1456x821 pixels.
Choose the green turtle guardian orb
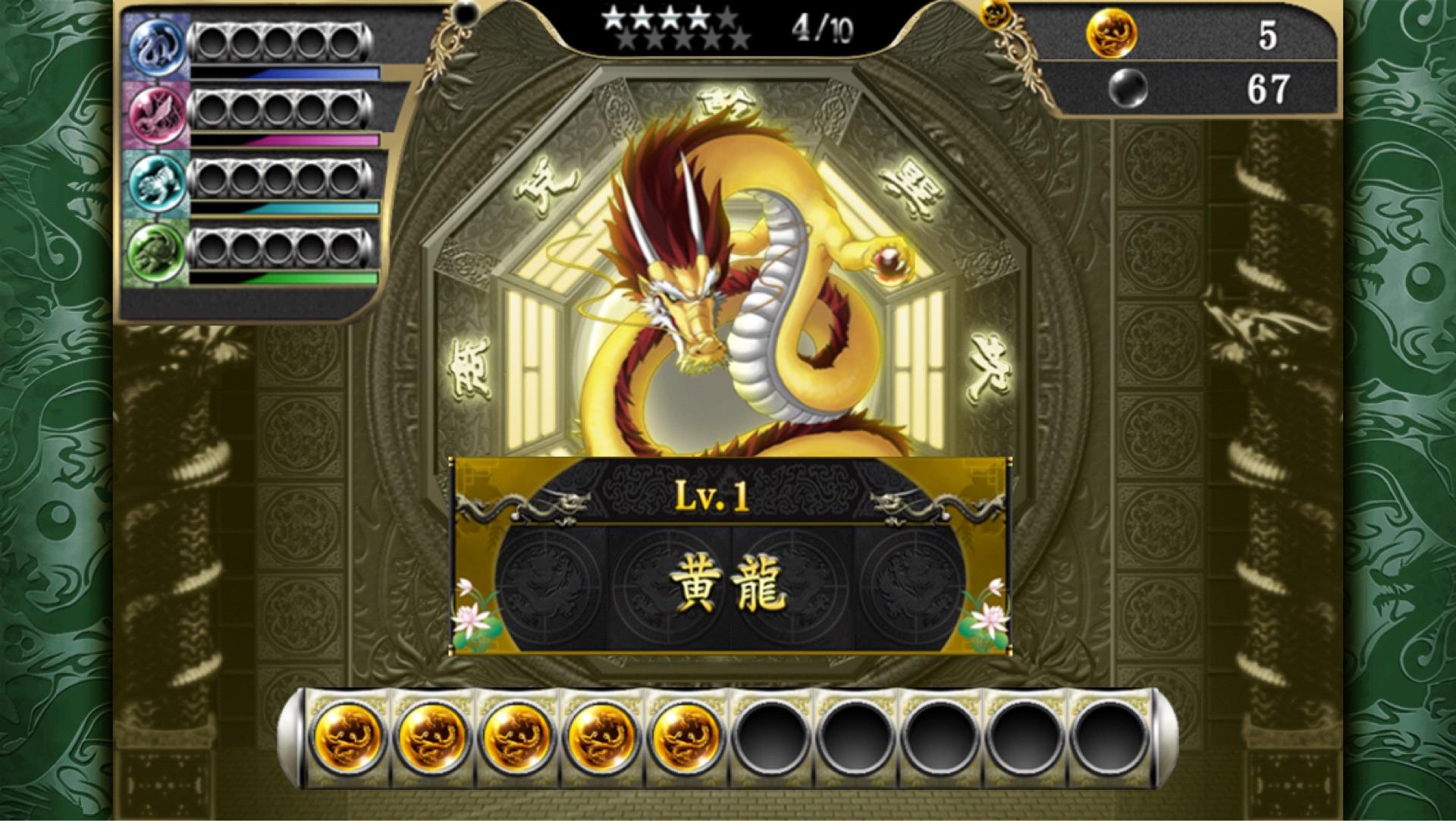[x=157, y=251]
